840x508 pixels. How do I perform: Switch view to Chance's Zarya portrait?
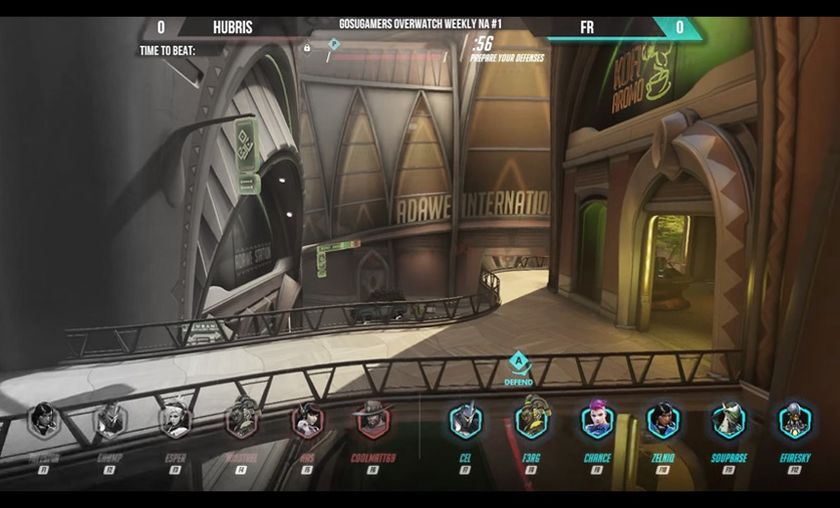[x=597, y=420]
